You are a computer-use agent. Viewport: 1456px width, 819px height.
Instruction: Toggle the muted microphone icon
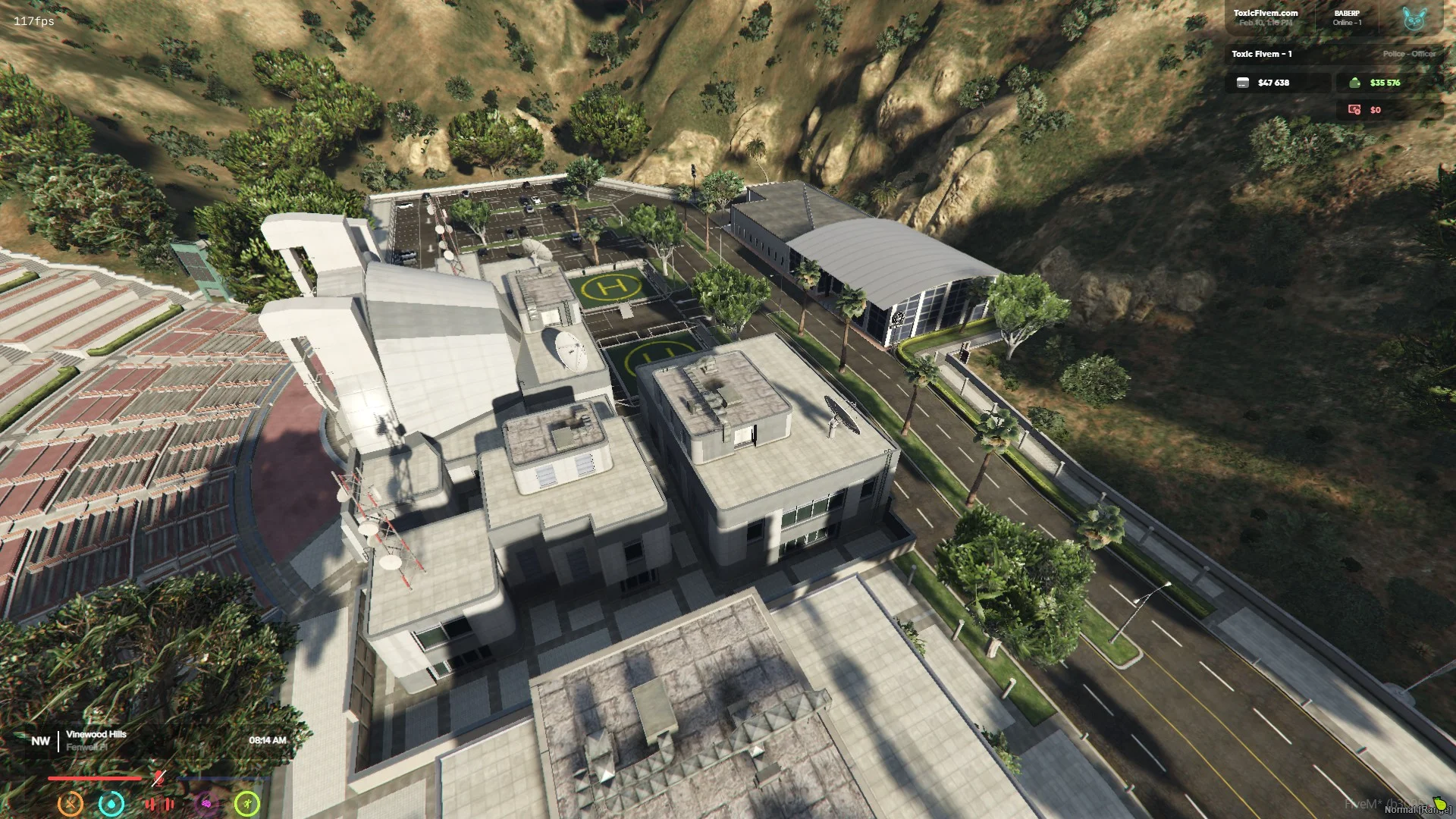[158, 777]
